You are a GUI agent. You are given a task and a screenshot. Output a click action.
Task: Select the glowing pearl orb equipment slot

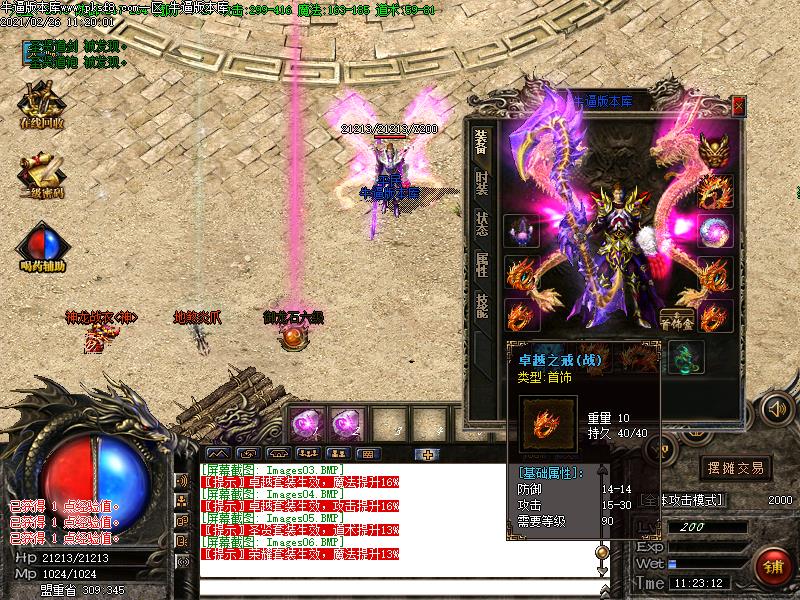tap(714, 231)
